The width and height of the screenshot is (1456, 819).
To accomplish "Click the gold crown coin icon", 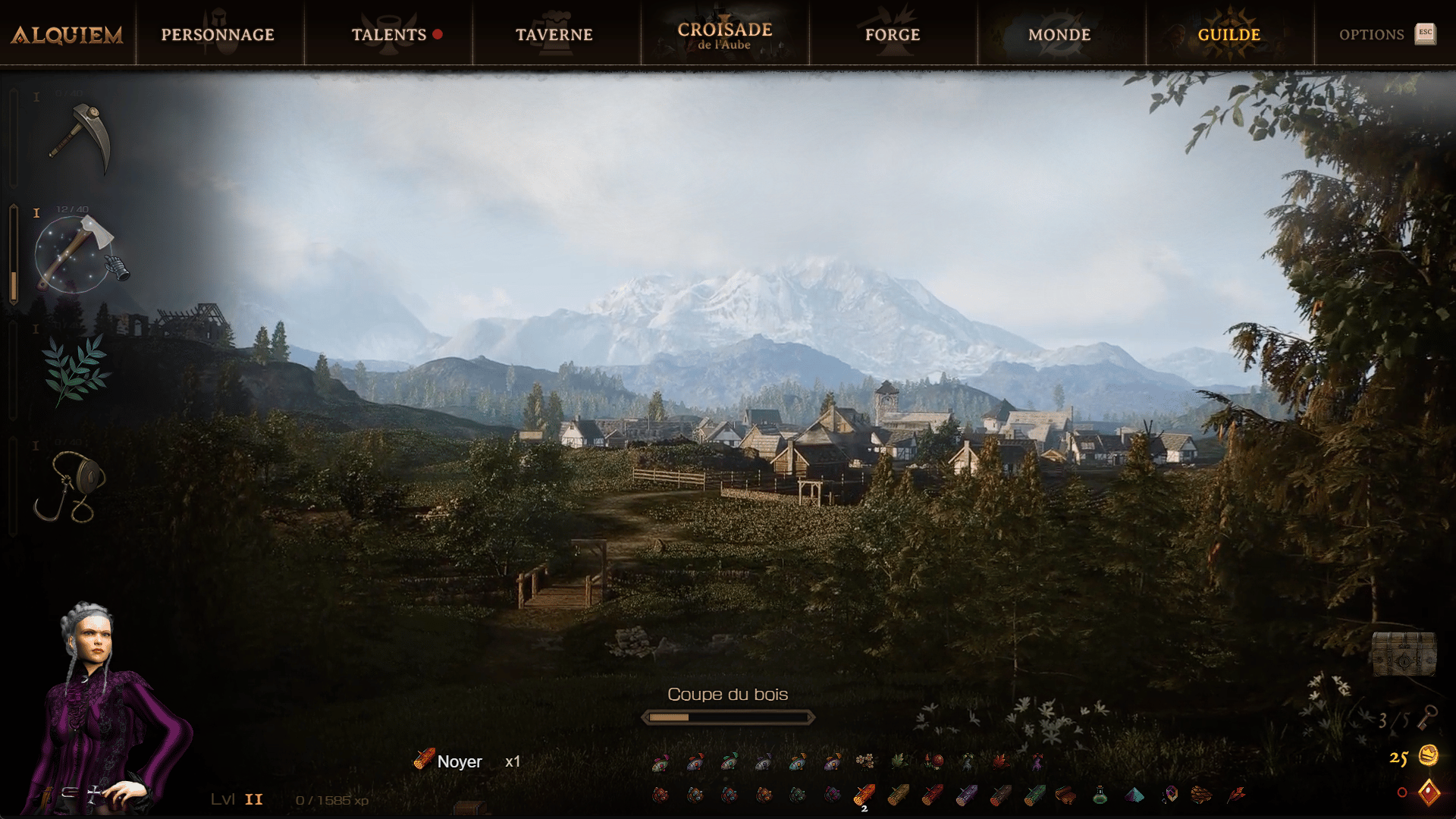I will 1429,755.
